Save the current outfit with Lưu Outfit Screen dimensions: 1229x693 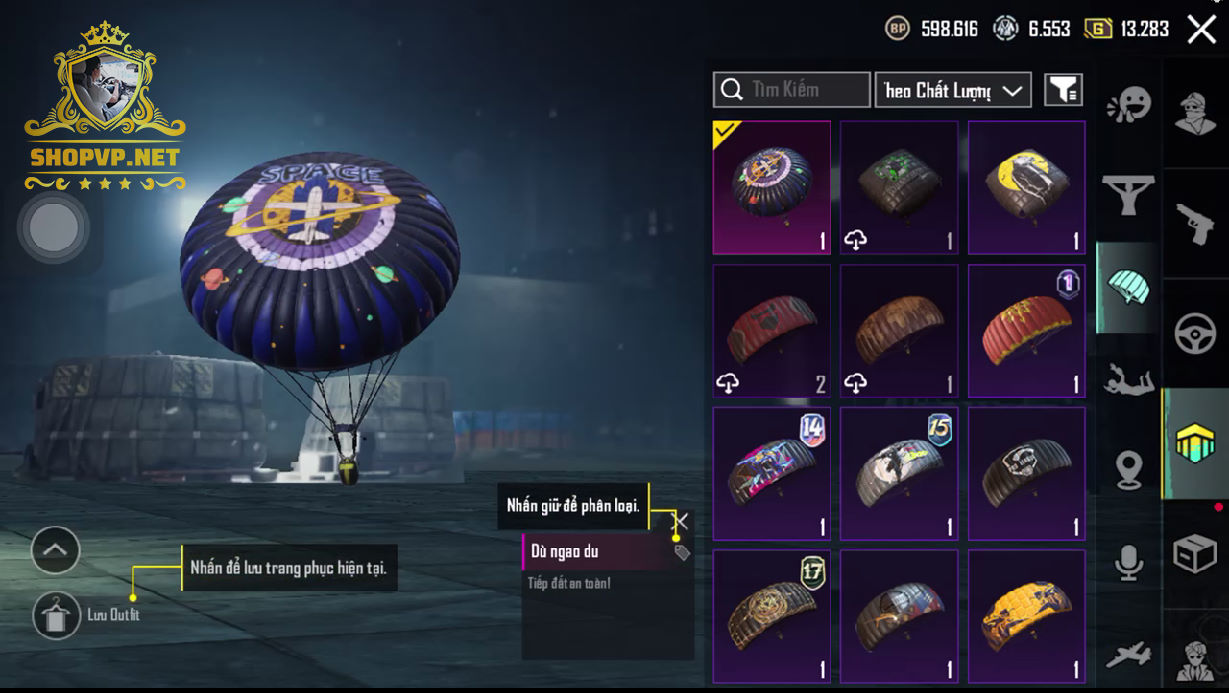click(57, 615)
